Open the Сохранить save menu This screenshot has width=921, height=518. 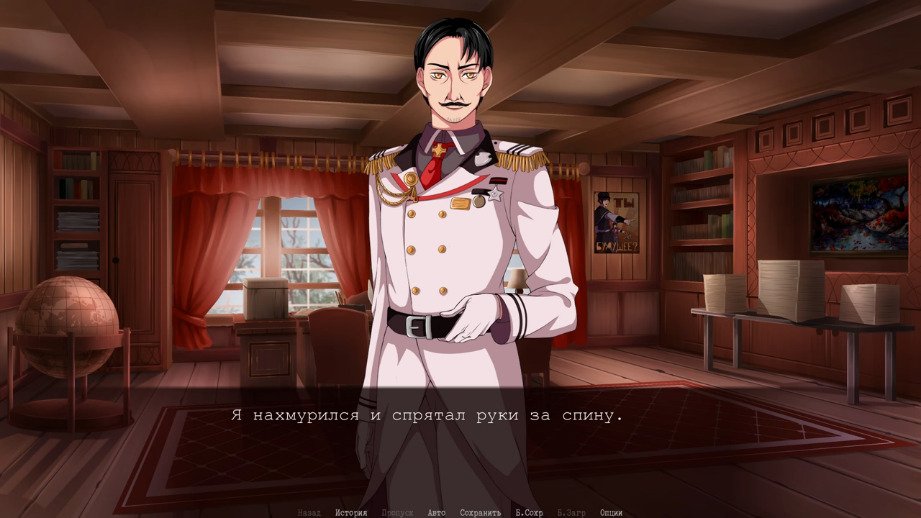(x=480, y=512)
